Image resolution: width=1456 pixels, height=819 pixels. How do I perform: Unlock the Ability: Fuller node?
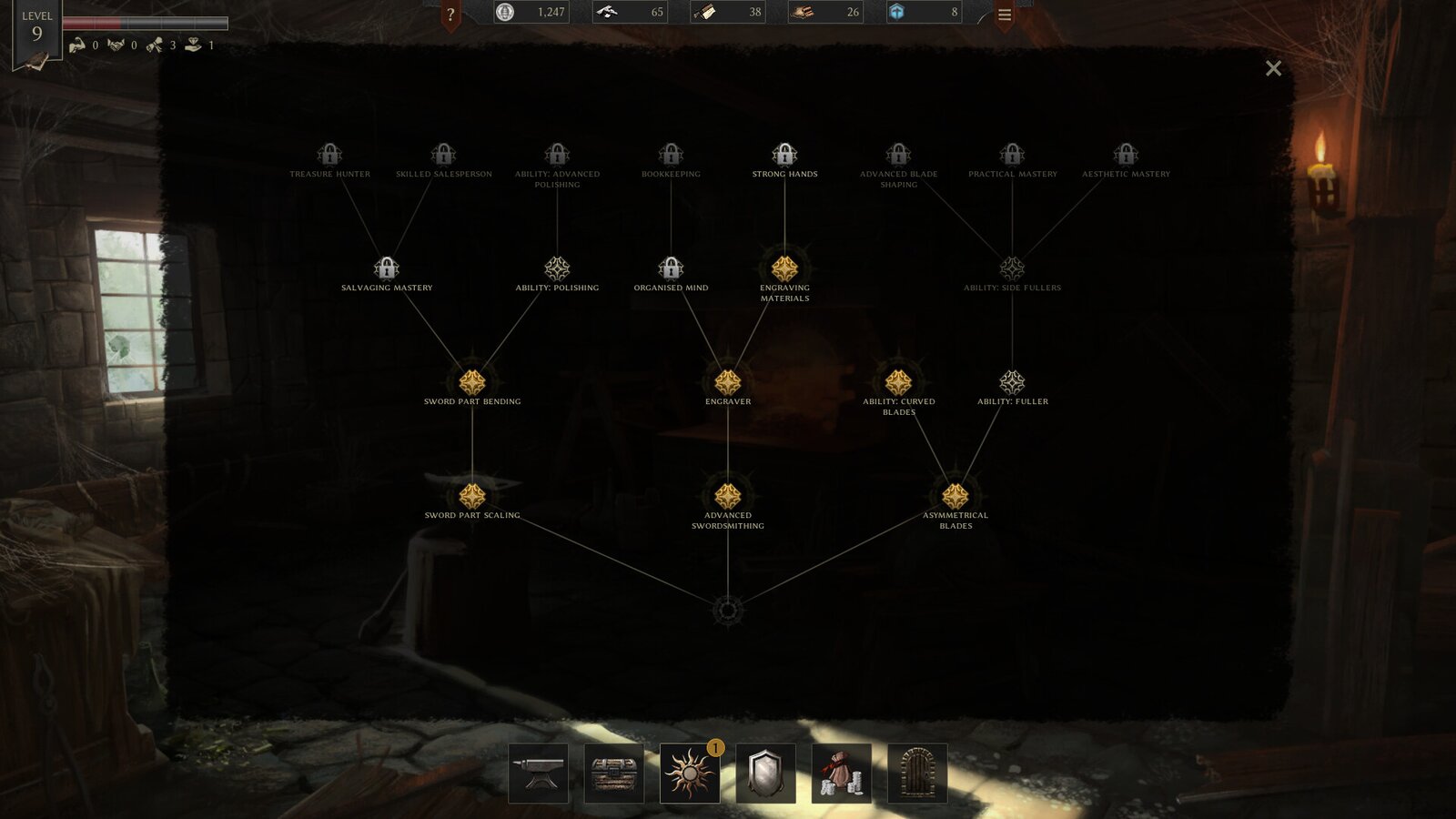[1012, 382]
